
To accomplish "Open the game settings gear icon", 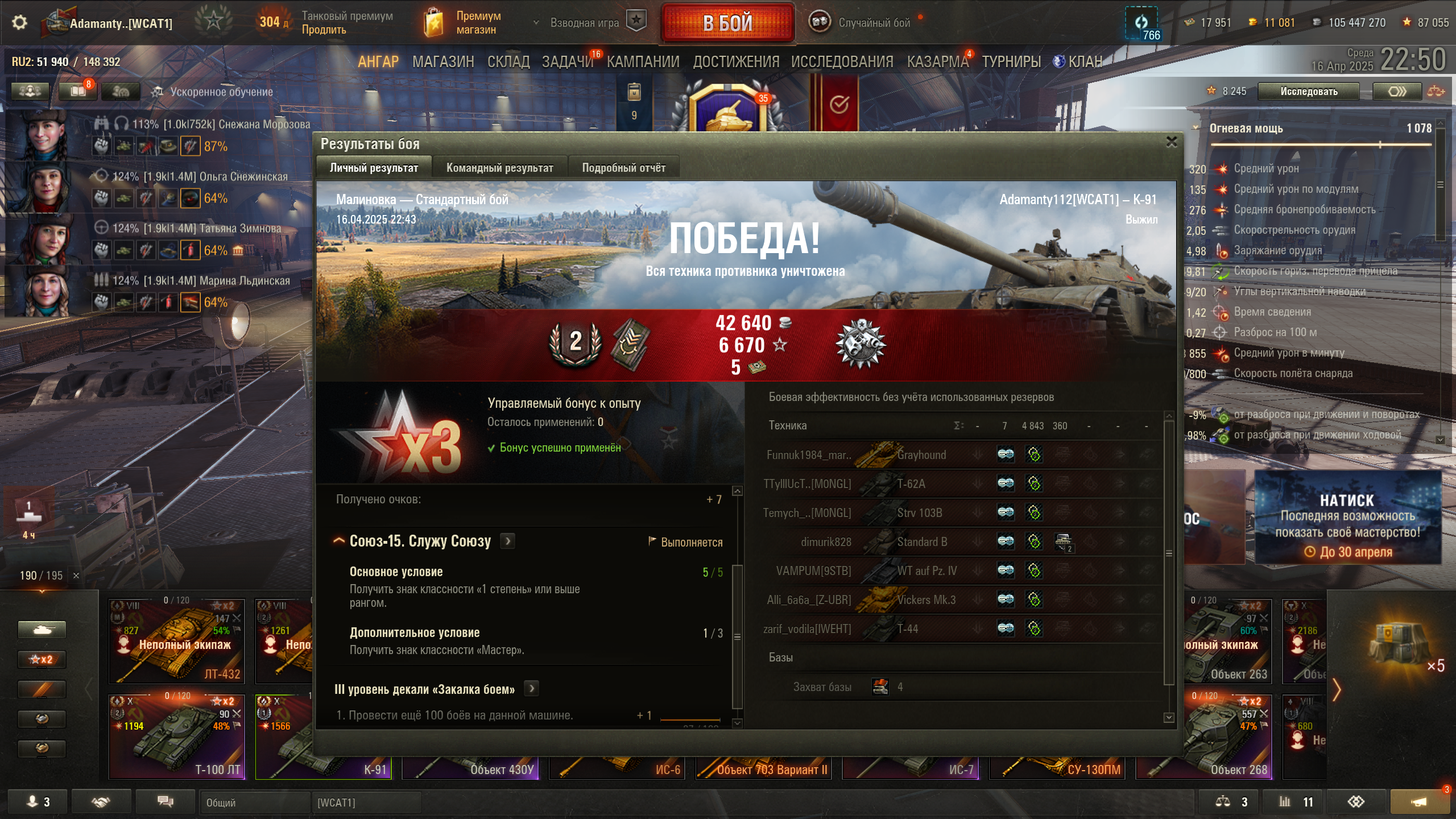I will (x=19, y=23).
